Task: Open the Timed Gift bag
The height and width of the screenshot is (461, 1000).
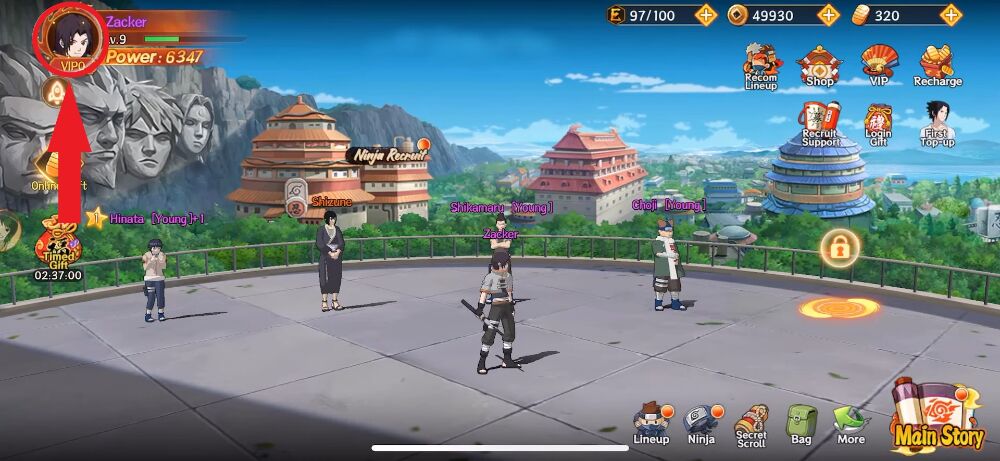Action: pyautogui.click(x=57, y=249)
